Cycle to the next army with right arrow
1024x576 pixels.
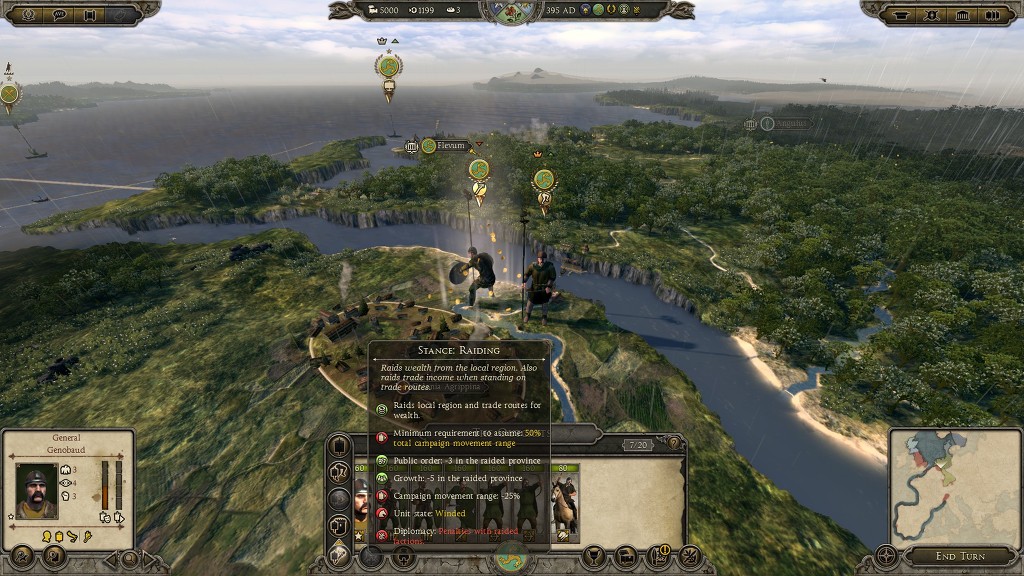tap(150, 558)
